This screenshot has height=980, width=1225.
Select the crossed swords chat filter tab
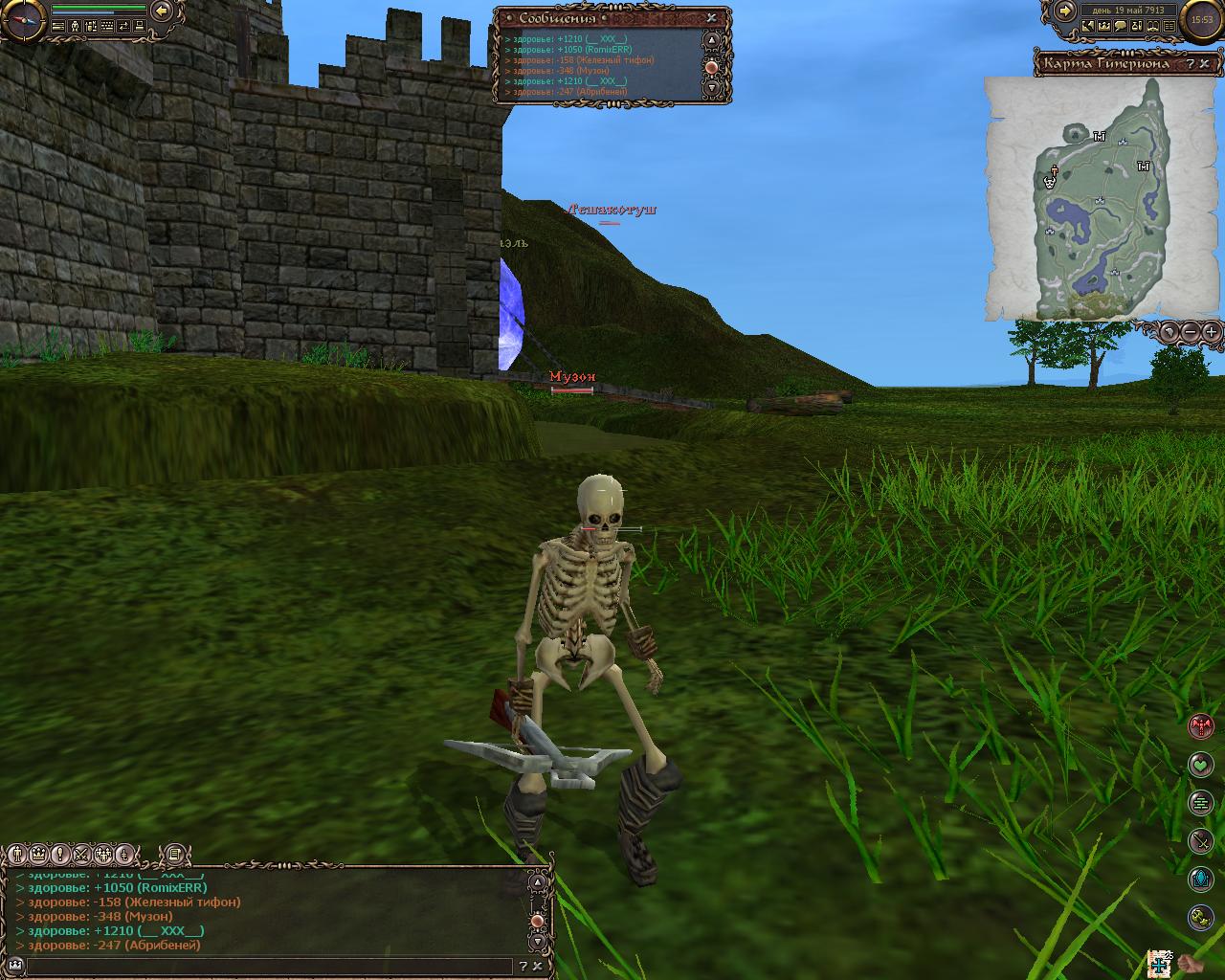pyautogui.click(x=81, y=854)
